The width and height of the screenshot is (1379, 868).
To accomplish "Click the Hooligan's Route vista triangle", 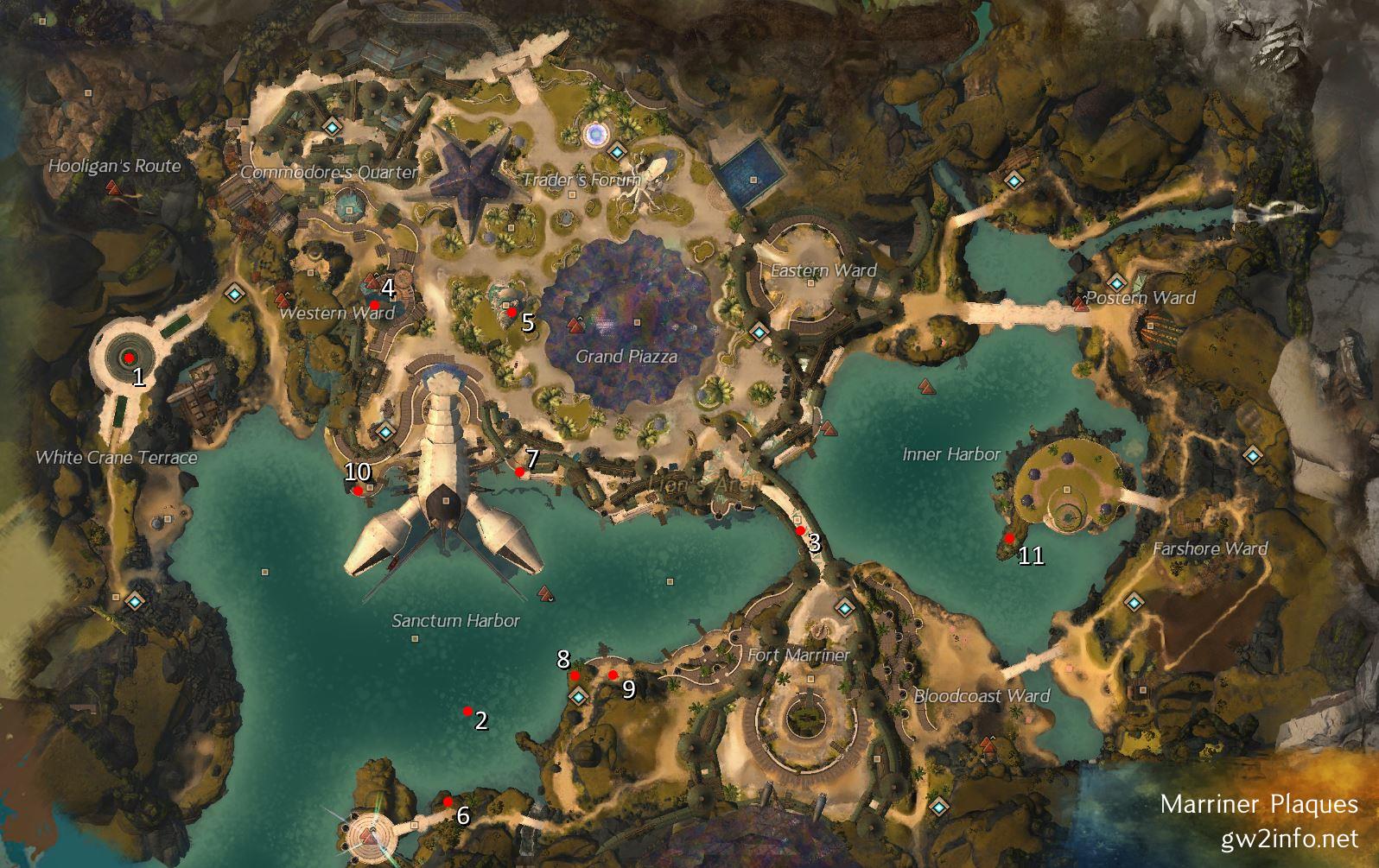I will (113, 187).
